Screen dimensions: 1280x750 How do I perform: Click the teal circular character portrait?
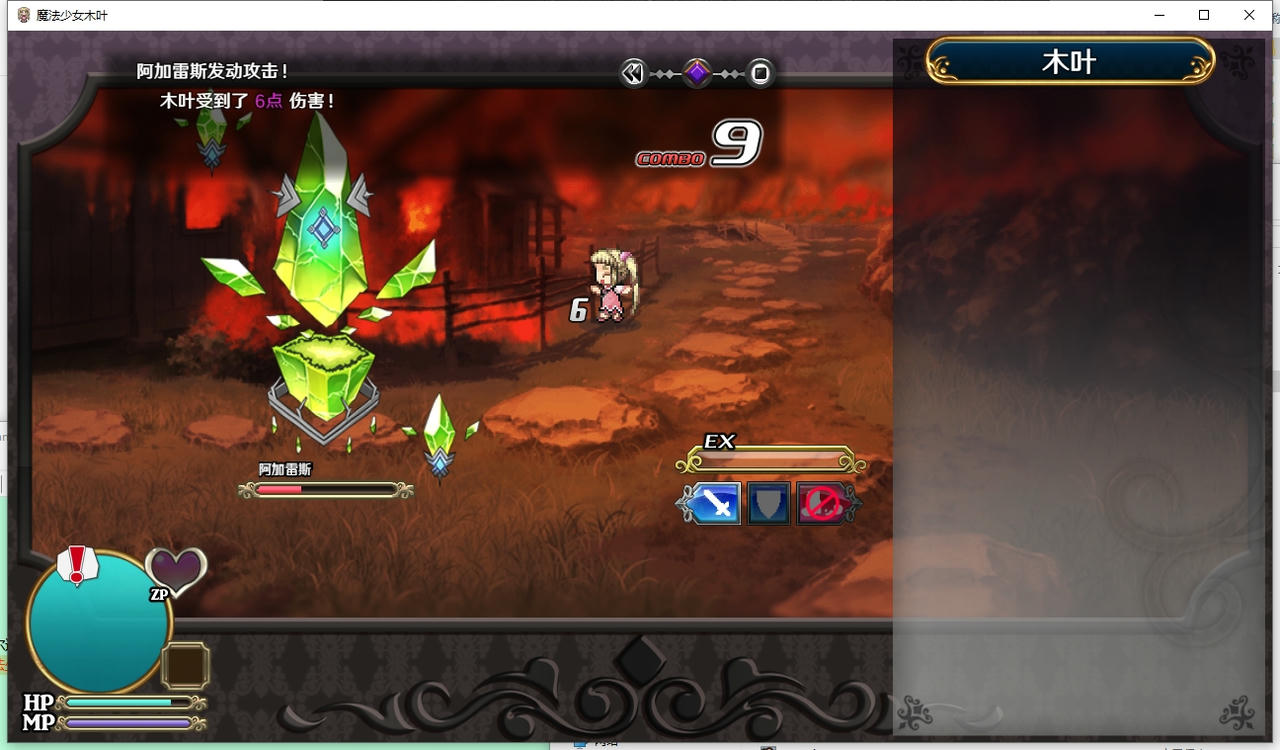tap(95, 620)
